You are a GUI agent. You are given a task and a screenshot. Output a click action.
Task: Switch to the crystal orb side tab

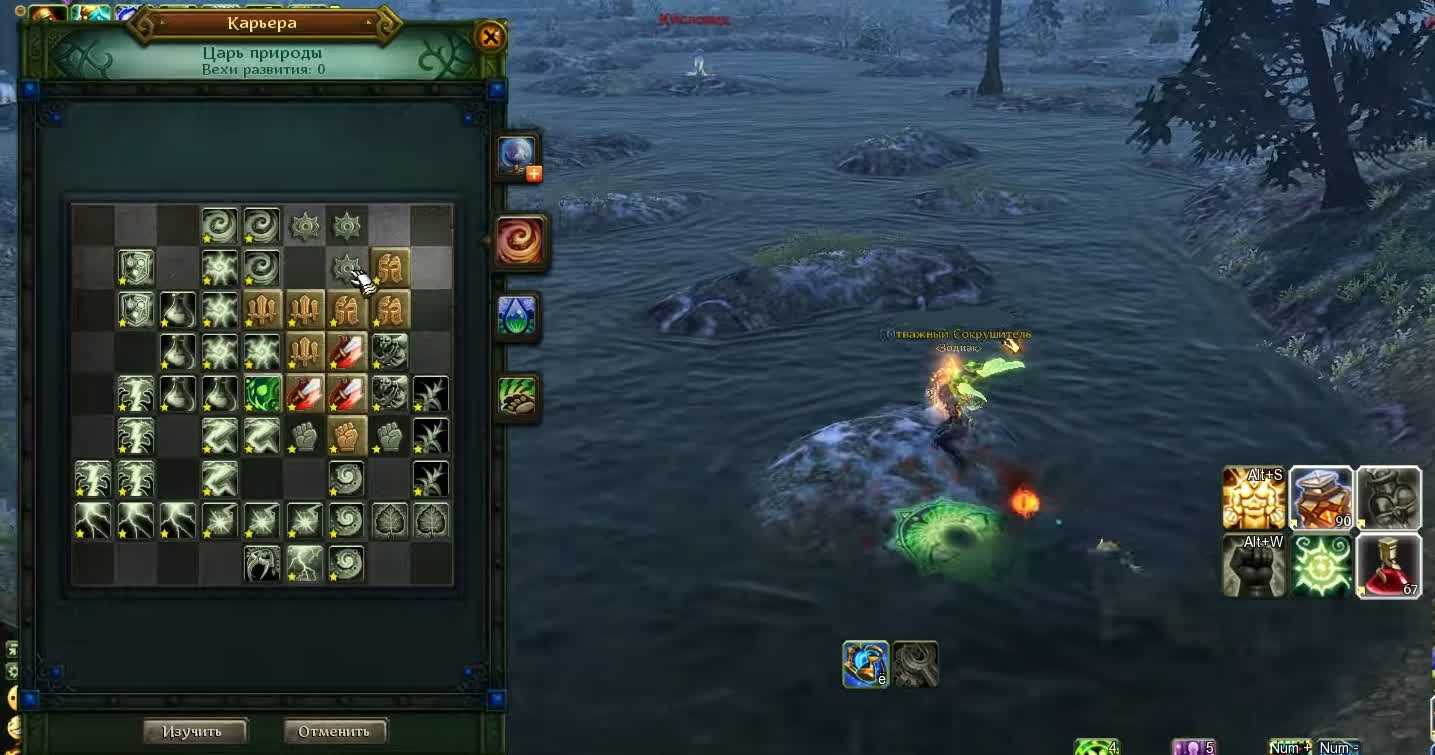click(517, 157)
